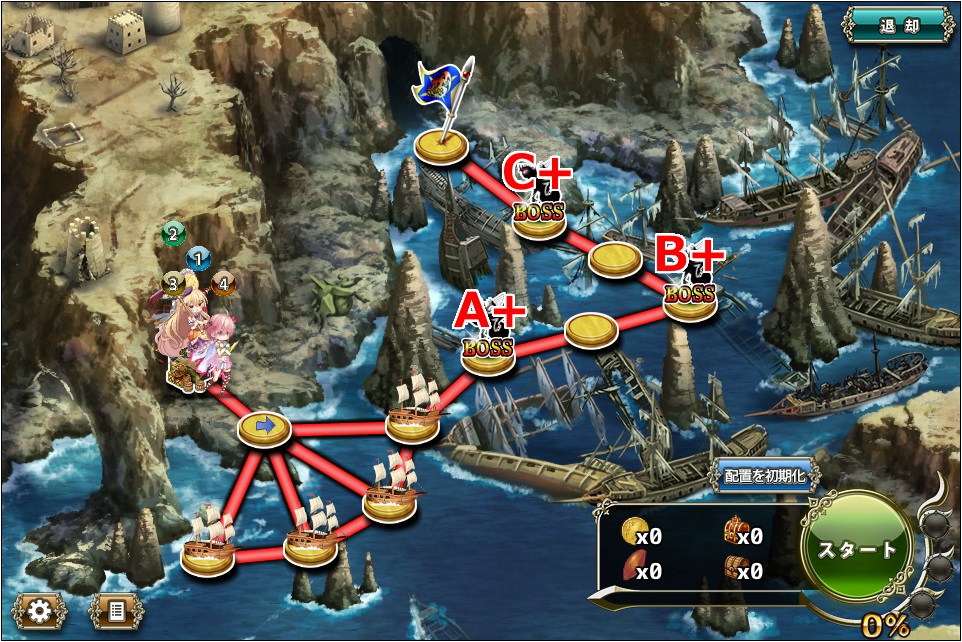Start the battle with the green スタート button

[x=858, y=548]
